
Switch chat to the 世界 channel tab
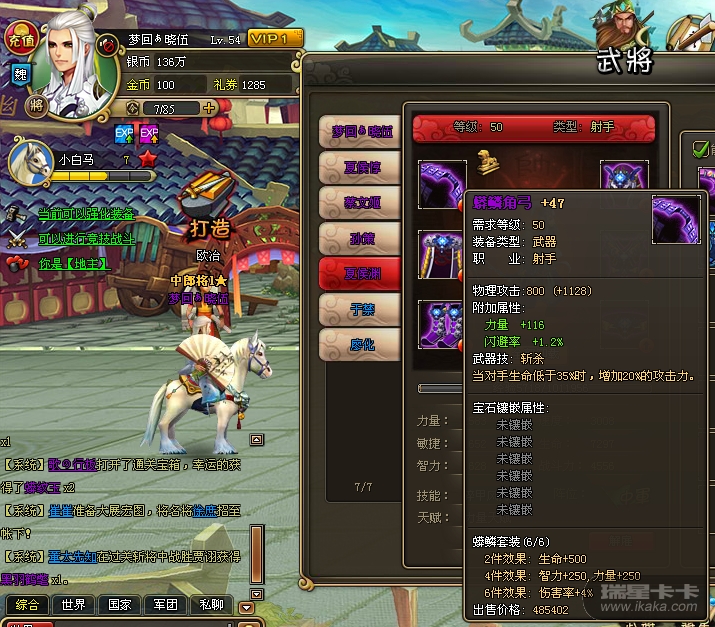coord(73,605)
